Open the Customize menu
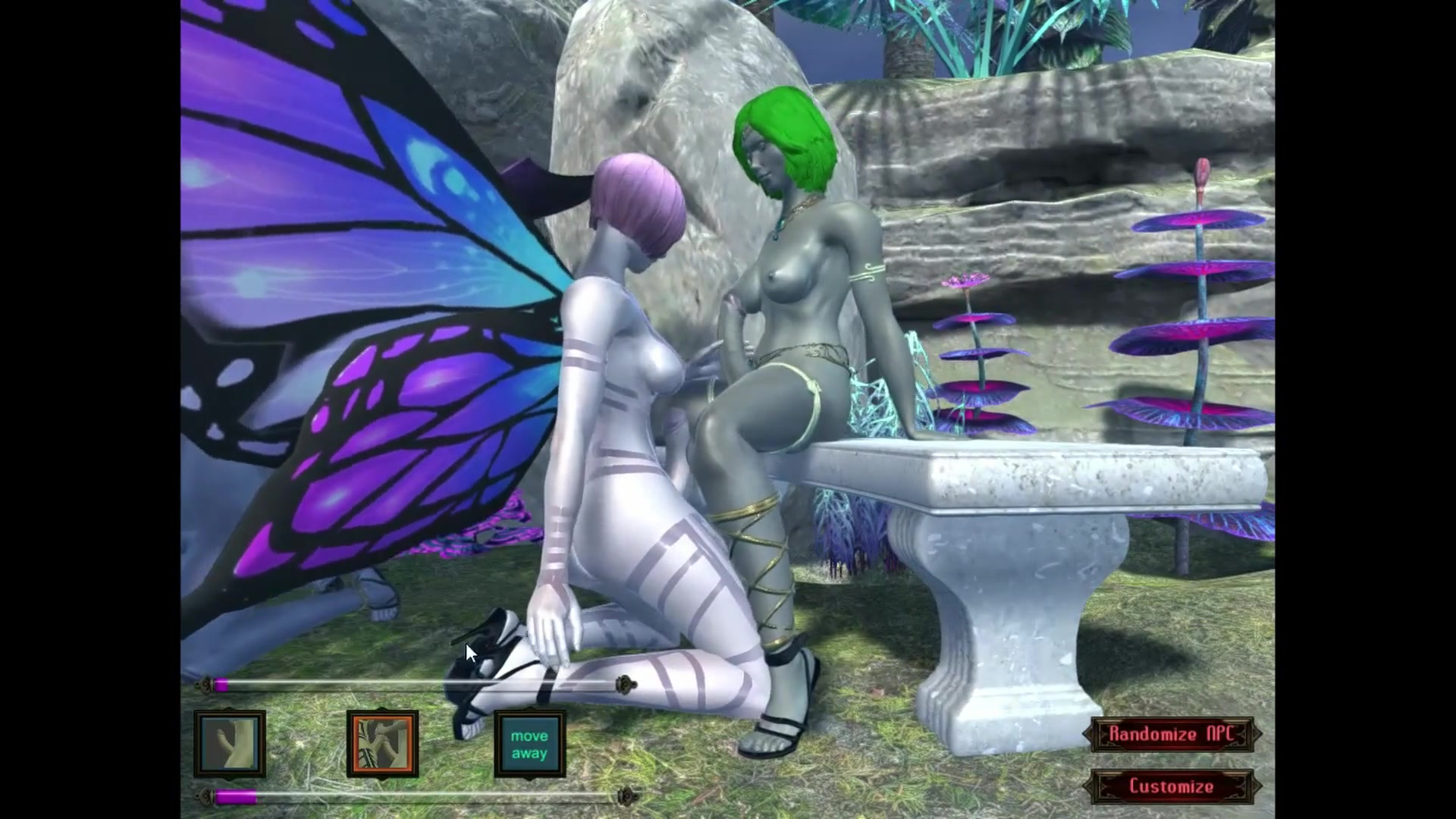Screen dimensions: 1456x819 click(1172, 786)
